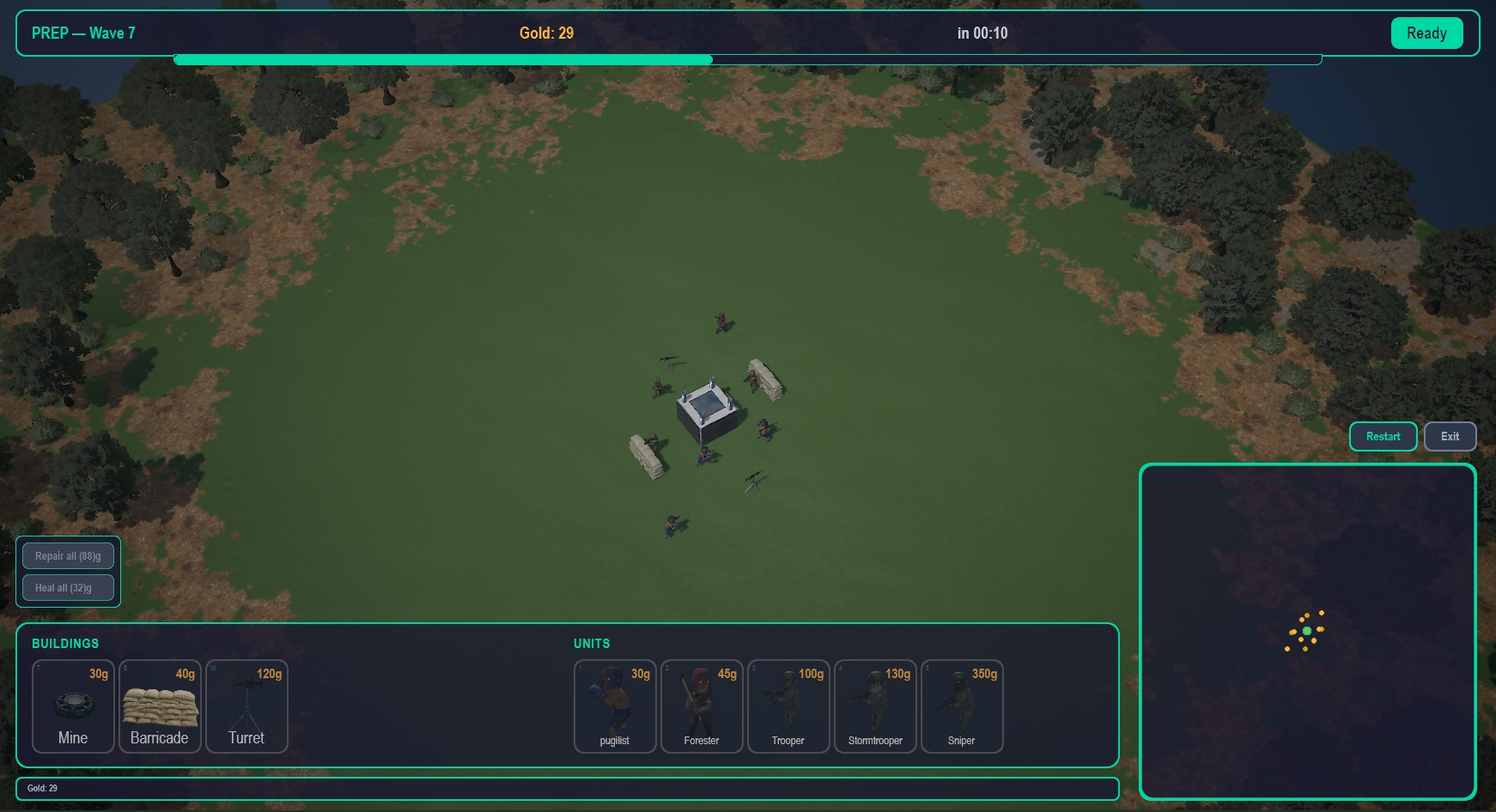Choose the Stormtrooper unit card
The width and height of the screenshot is (1496, 812).
click(875, 706)
